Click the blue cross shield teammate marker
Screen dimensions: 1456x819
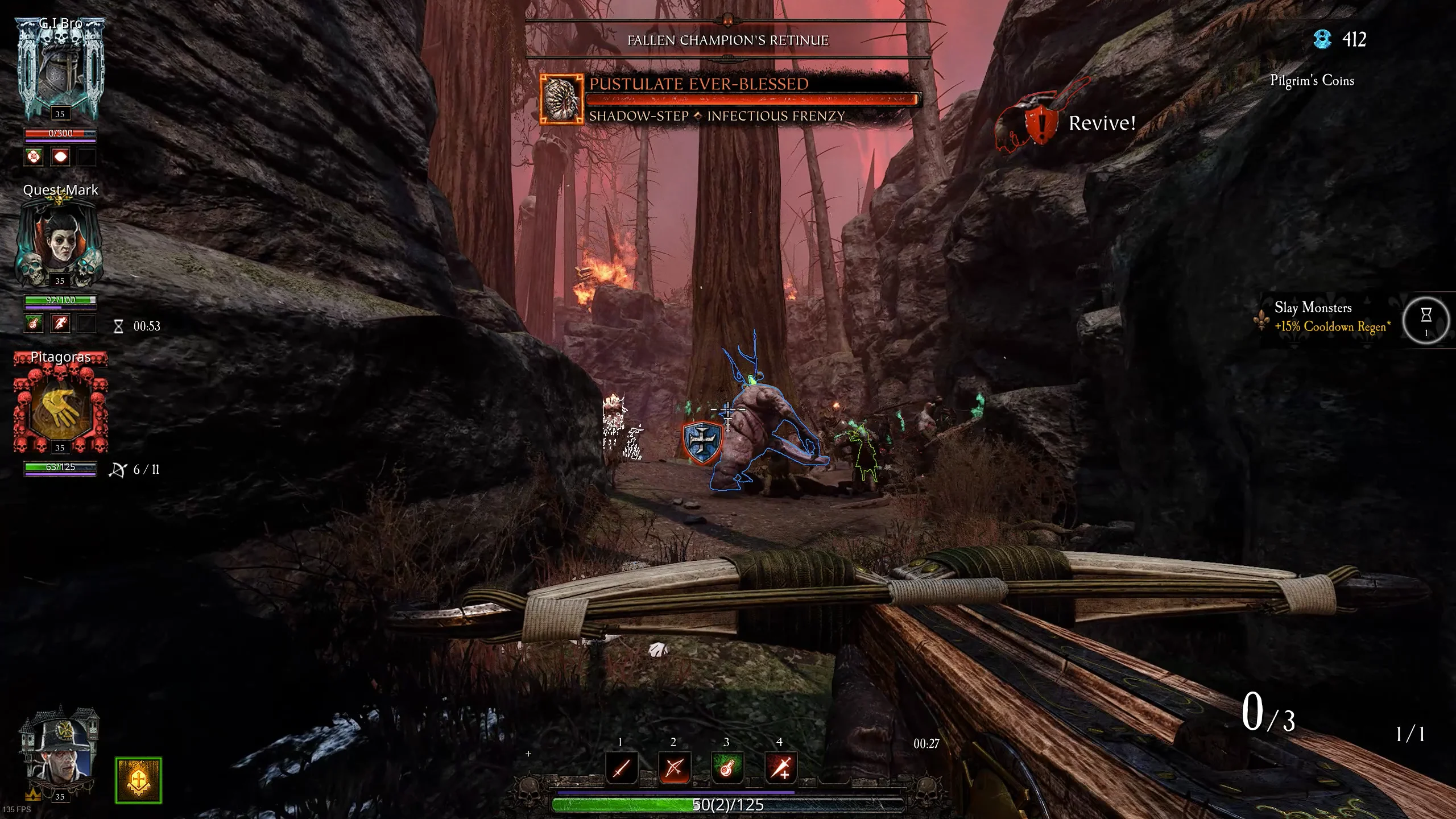pos(702,441)
